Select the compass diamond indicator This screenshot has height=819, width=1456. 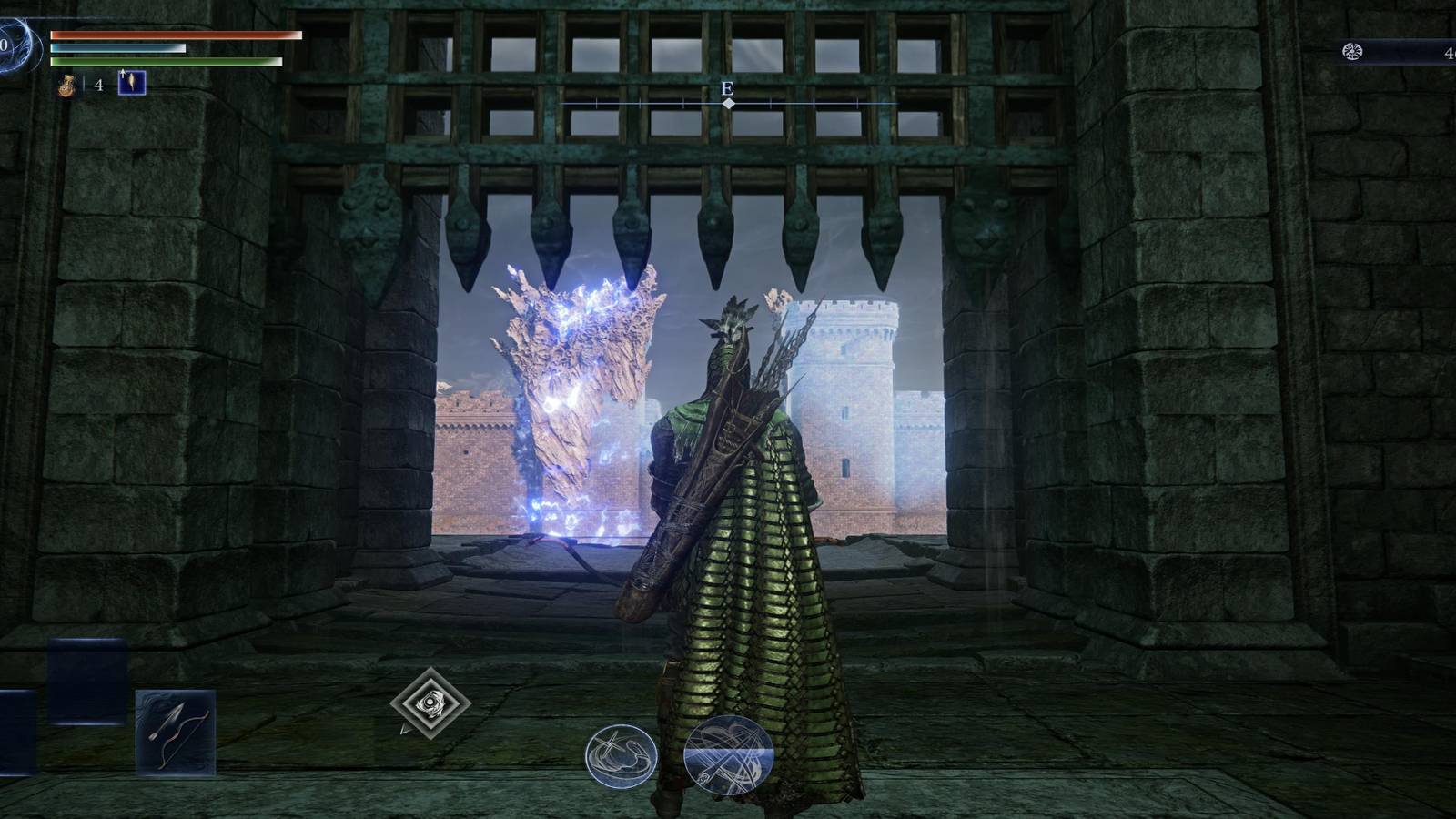728,104
